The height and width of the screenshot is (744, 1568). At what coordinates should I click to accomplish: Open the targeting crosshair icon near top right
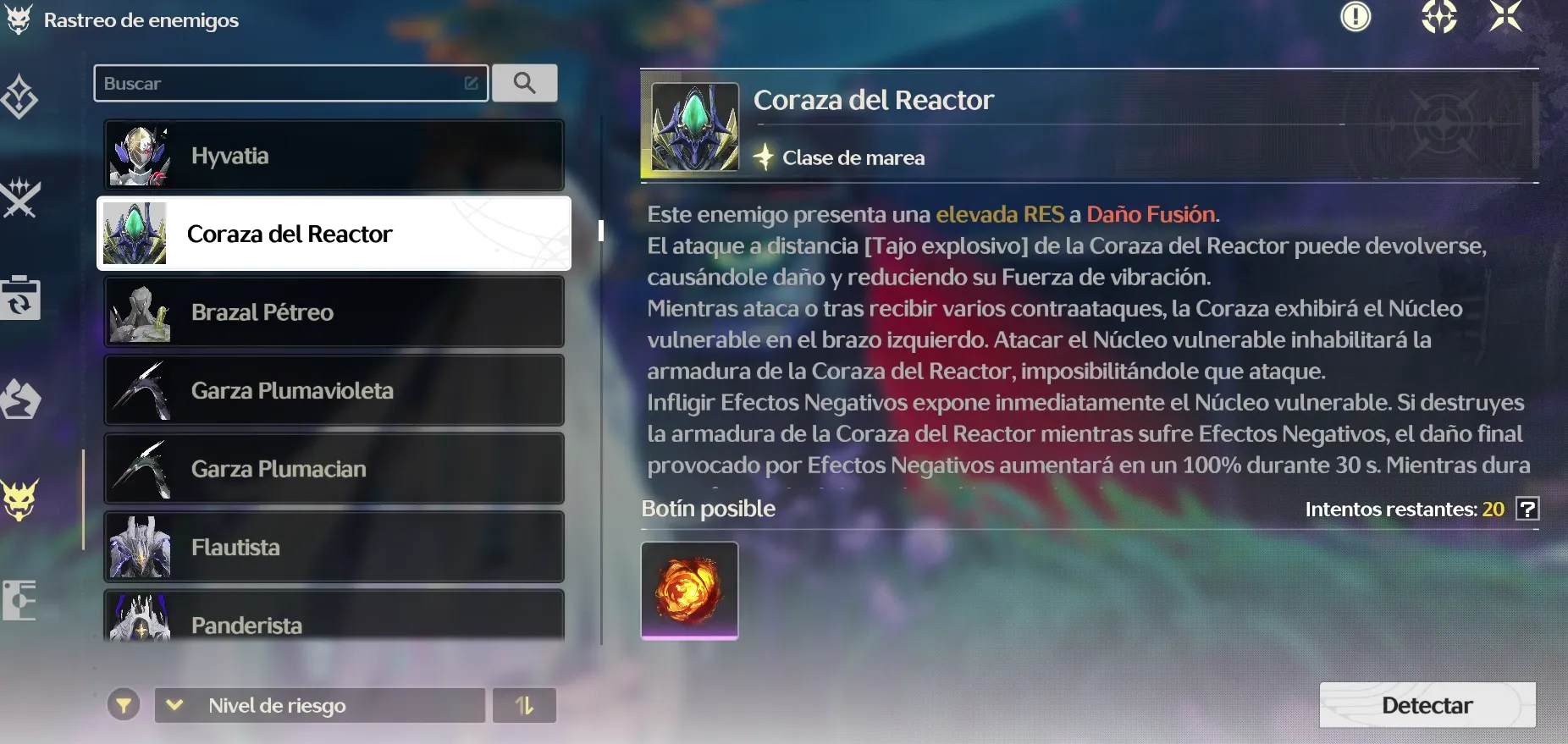[1441, 17]
